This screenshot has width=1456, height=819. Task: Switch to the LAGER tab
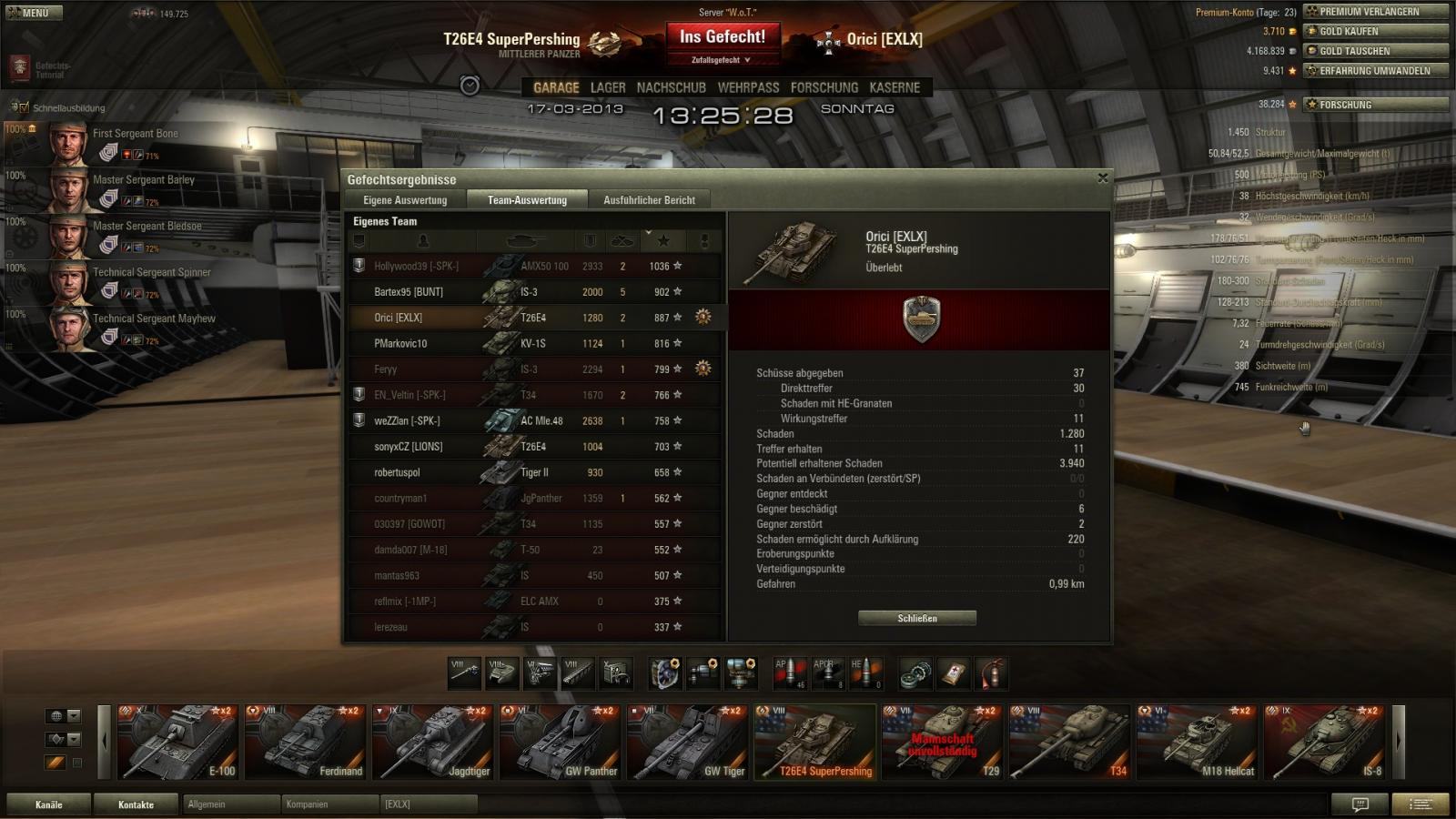(x=608, y=87)
